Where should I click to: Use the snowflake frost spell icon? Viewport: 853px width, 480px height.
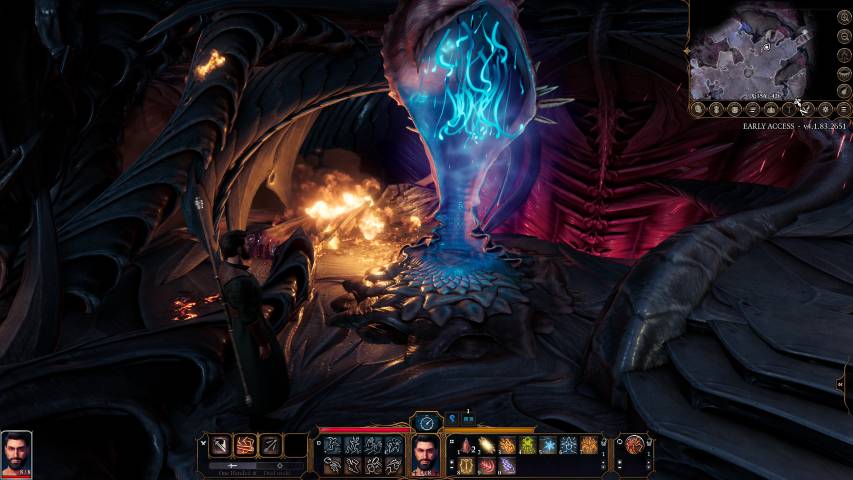click(x=548, y=446)
